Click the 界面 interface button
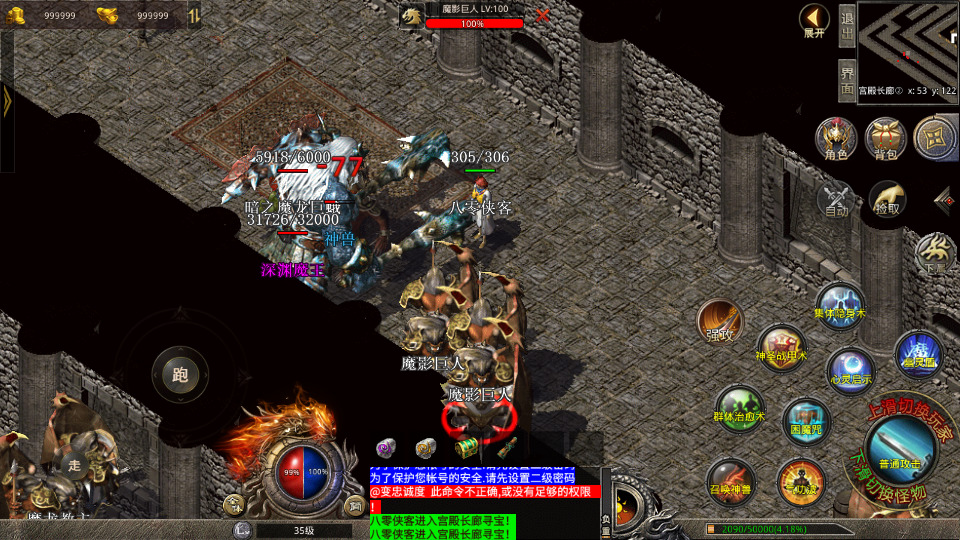The height and width of the screenshot is (540, 960). (846, 79)
